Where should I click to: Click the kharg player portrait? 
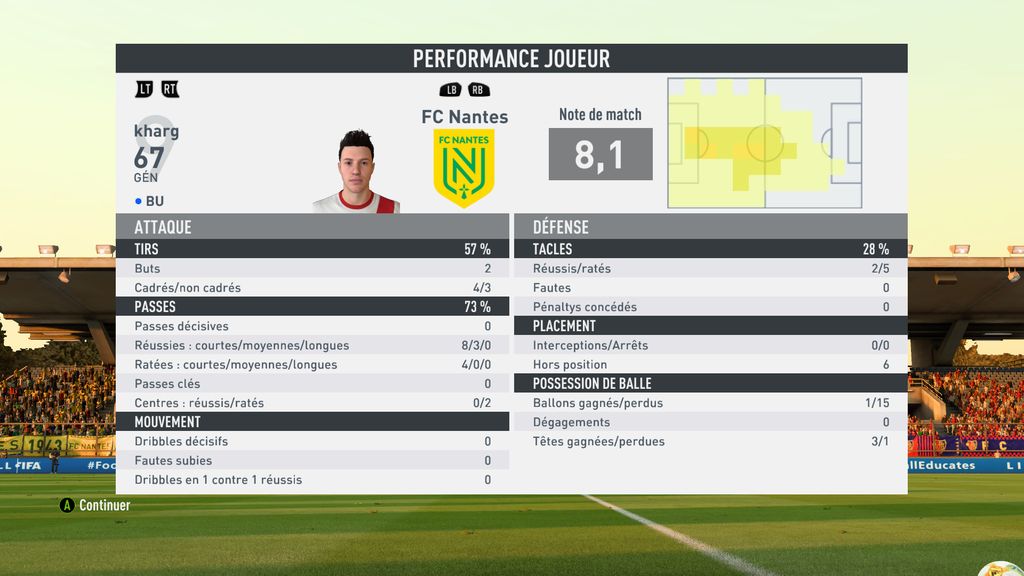(x=356, y=172)
